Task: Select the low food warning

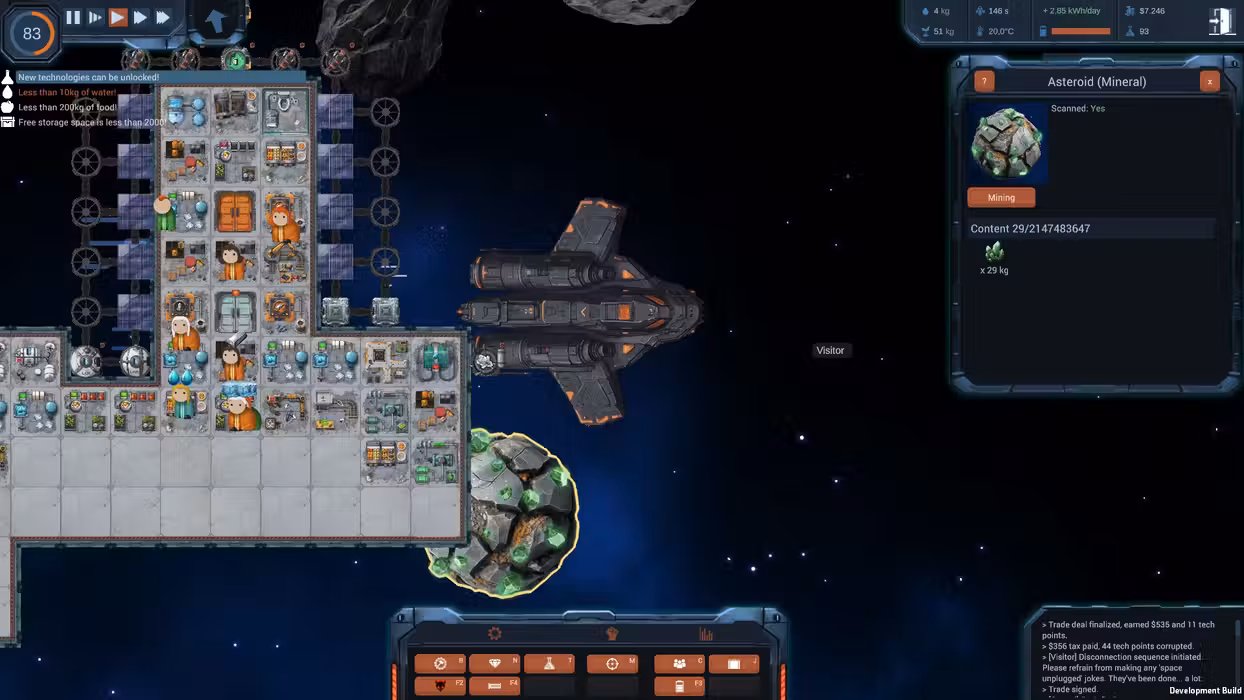Action: click(67, 107)
